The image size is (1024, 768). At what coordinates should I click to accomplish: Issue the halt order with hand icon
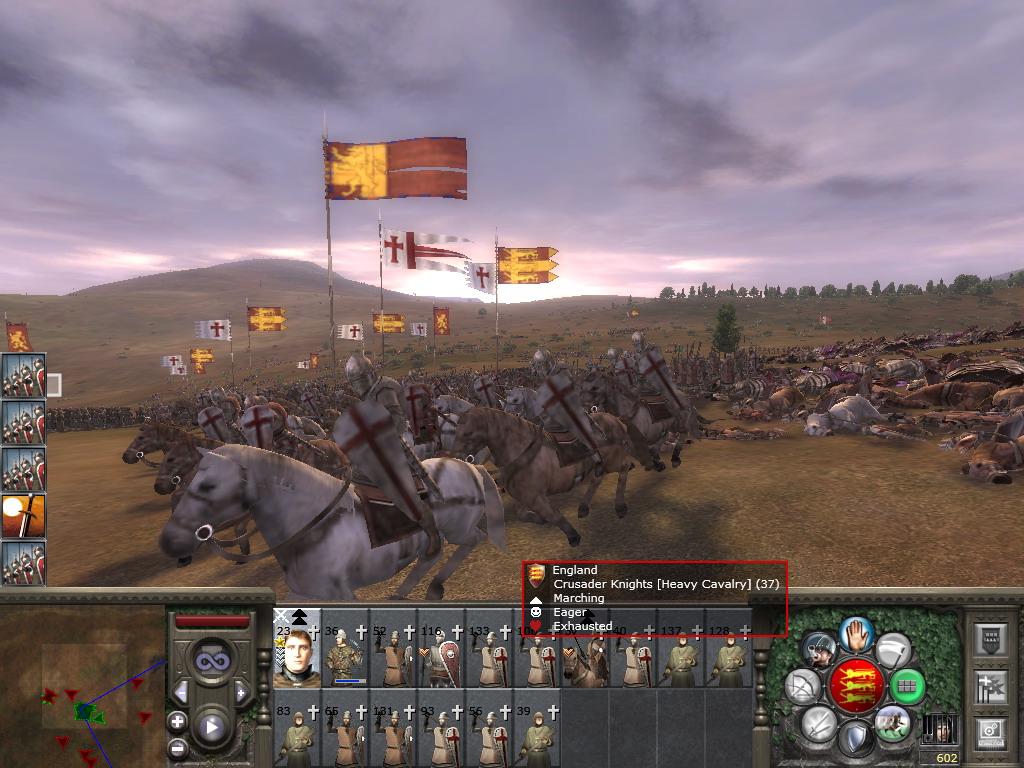pos(855,634)
